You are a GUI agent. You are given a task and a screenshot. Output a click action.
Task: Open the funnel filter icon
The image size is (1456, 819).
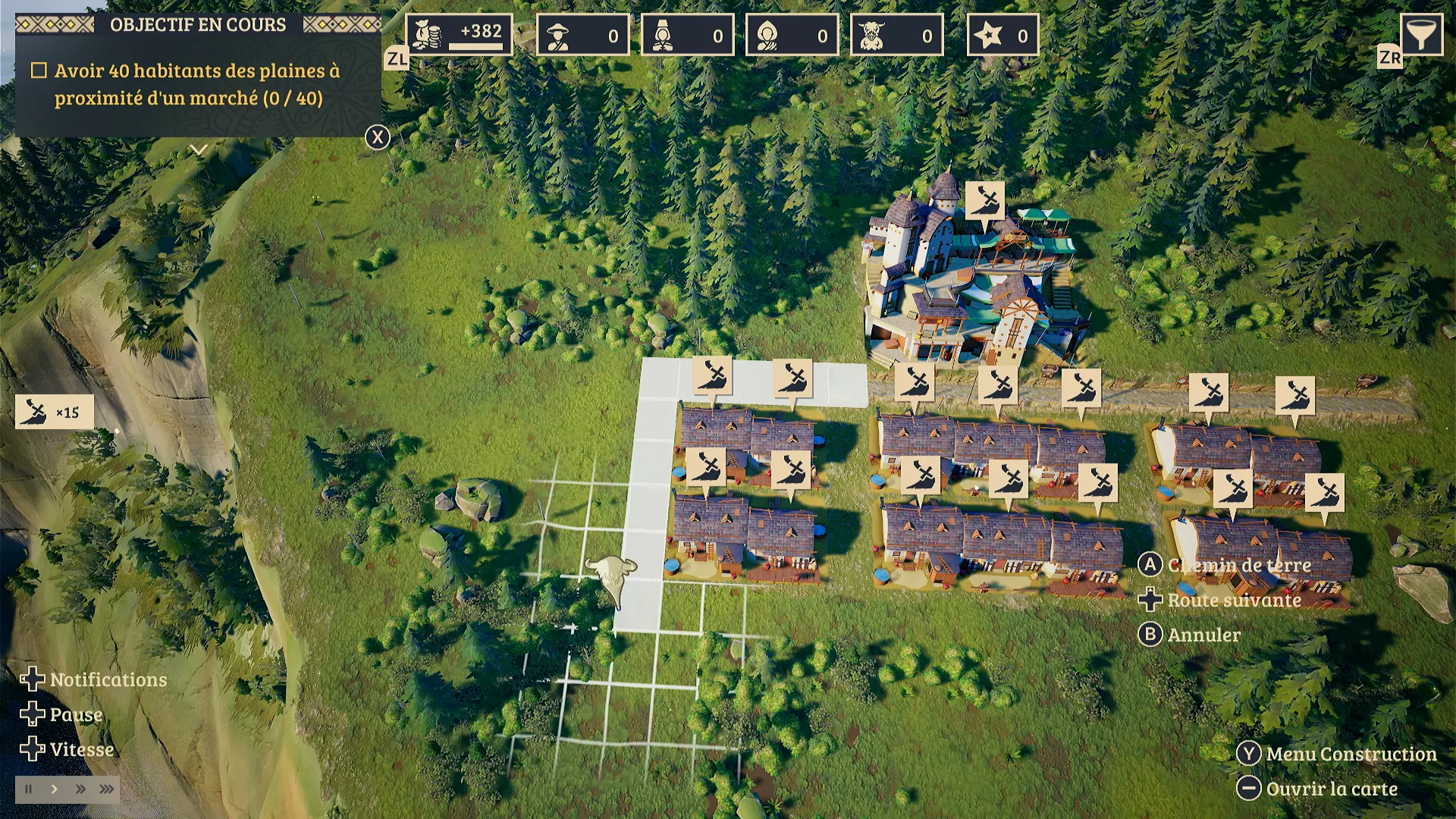coord(1420,35)
